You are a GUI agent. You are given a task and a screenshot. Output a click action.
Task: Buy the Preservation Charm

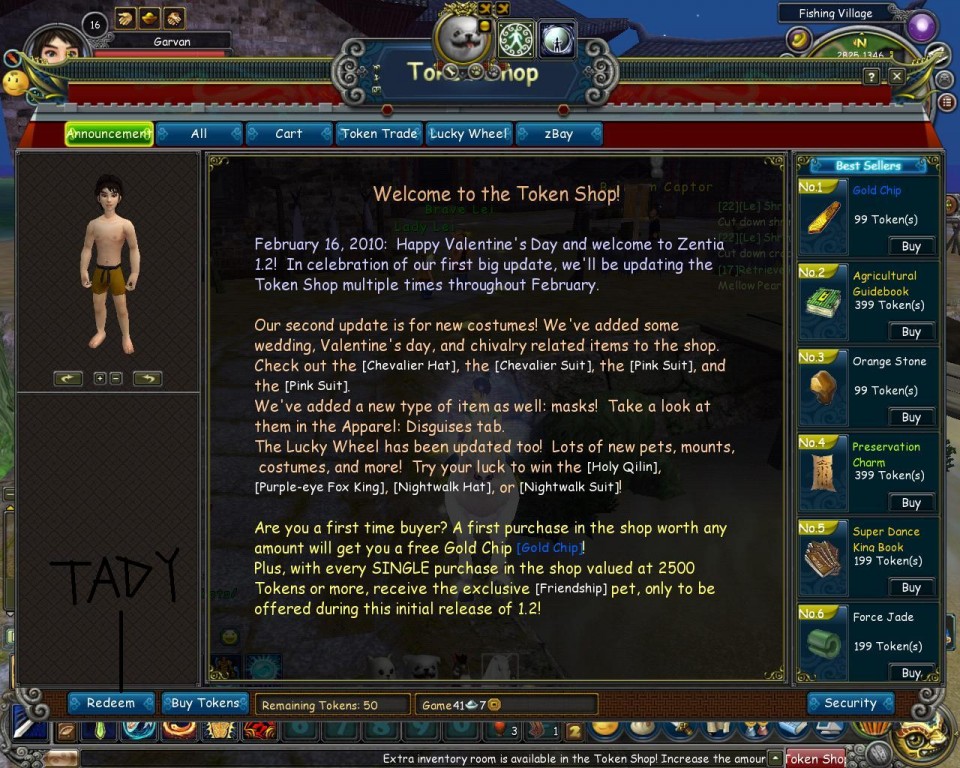click(x=911, y=503)
